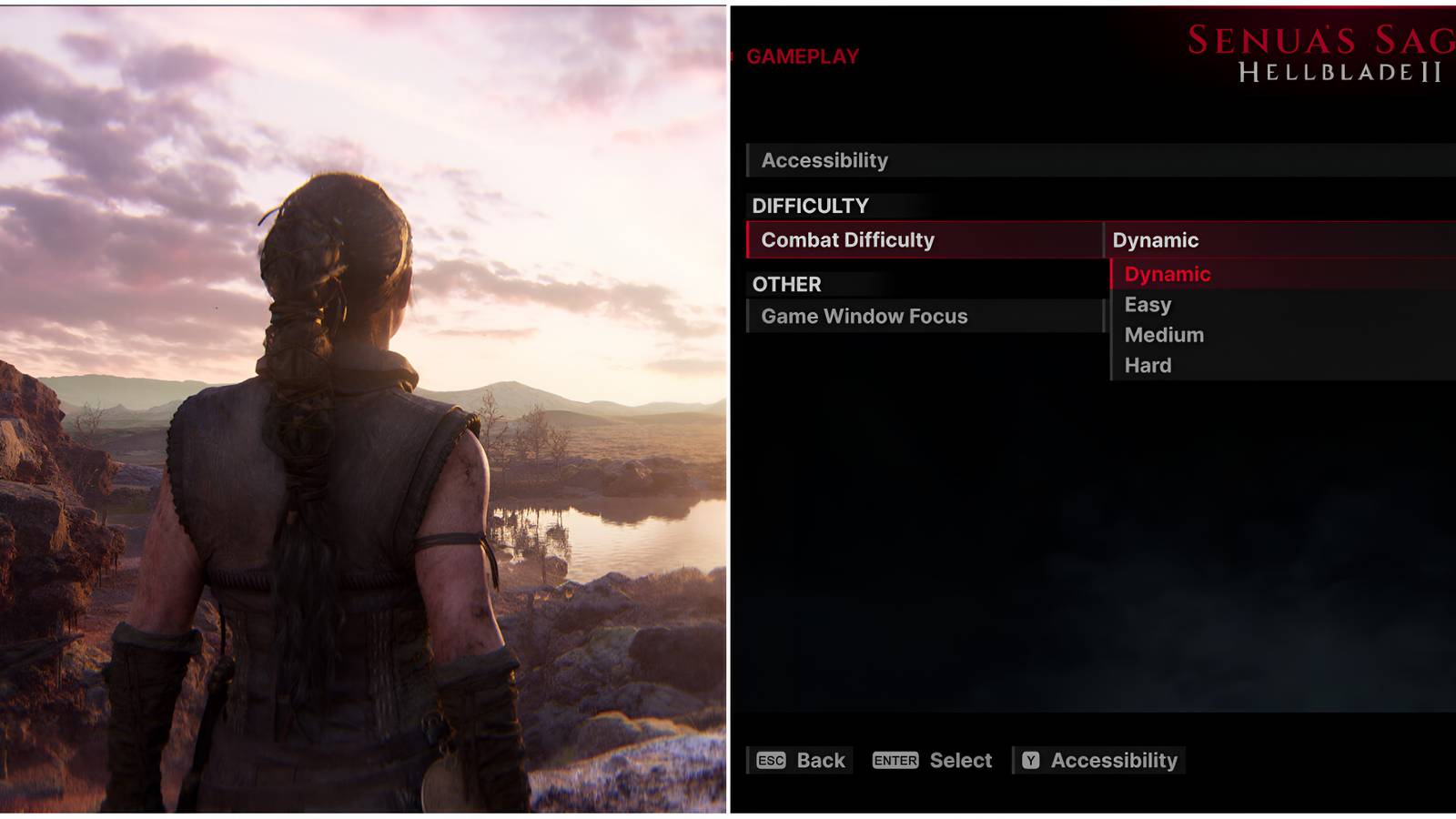Select Medium combat difficulty
The image size is (1456, 819).
pos(1165,335)
